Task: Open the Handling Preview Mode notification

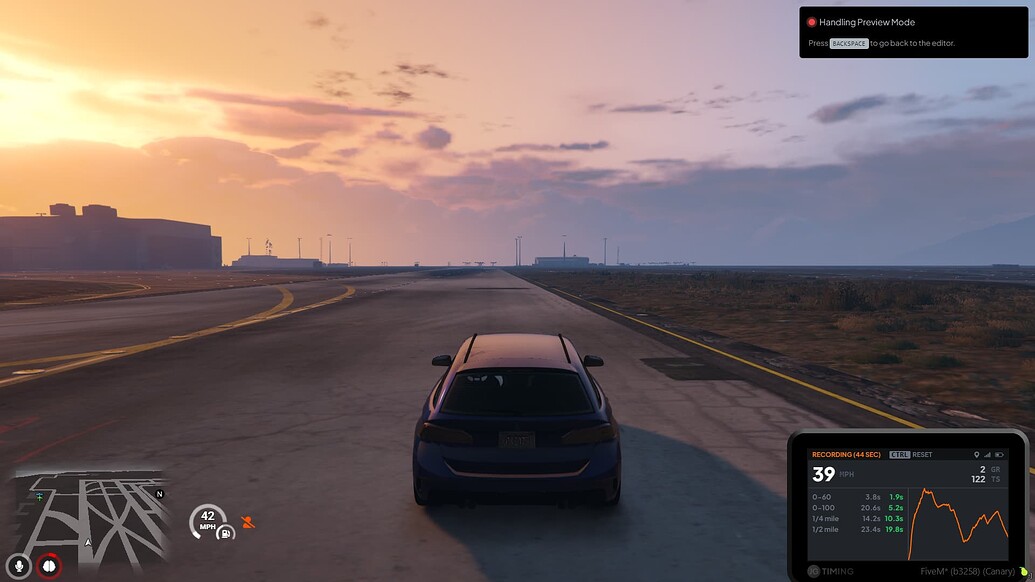Action: point(913,32)
